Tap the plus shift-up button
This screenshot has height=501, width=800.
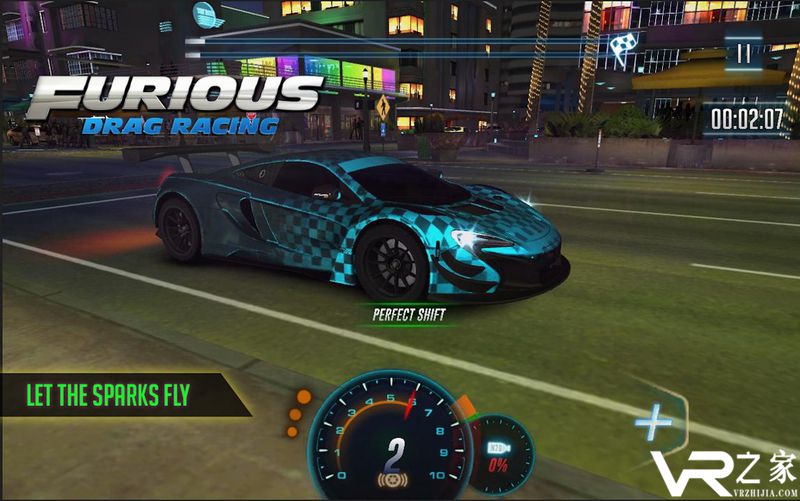(x=654, y=424)
